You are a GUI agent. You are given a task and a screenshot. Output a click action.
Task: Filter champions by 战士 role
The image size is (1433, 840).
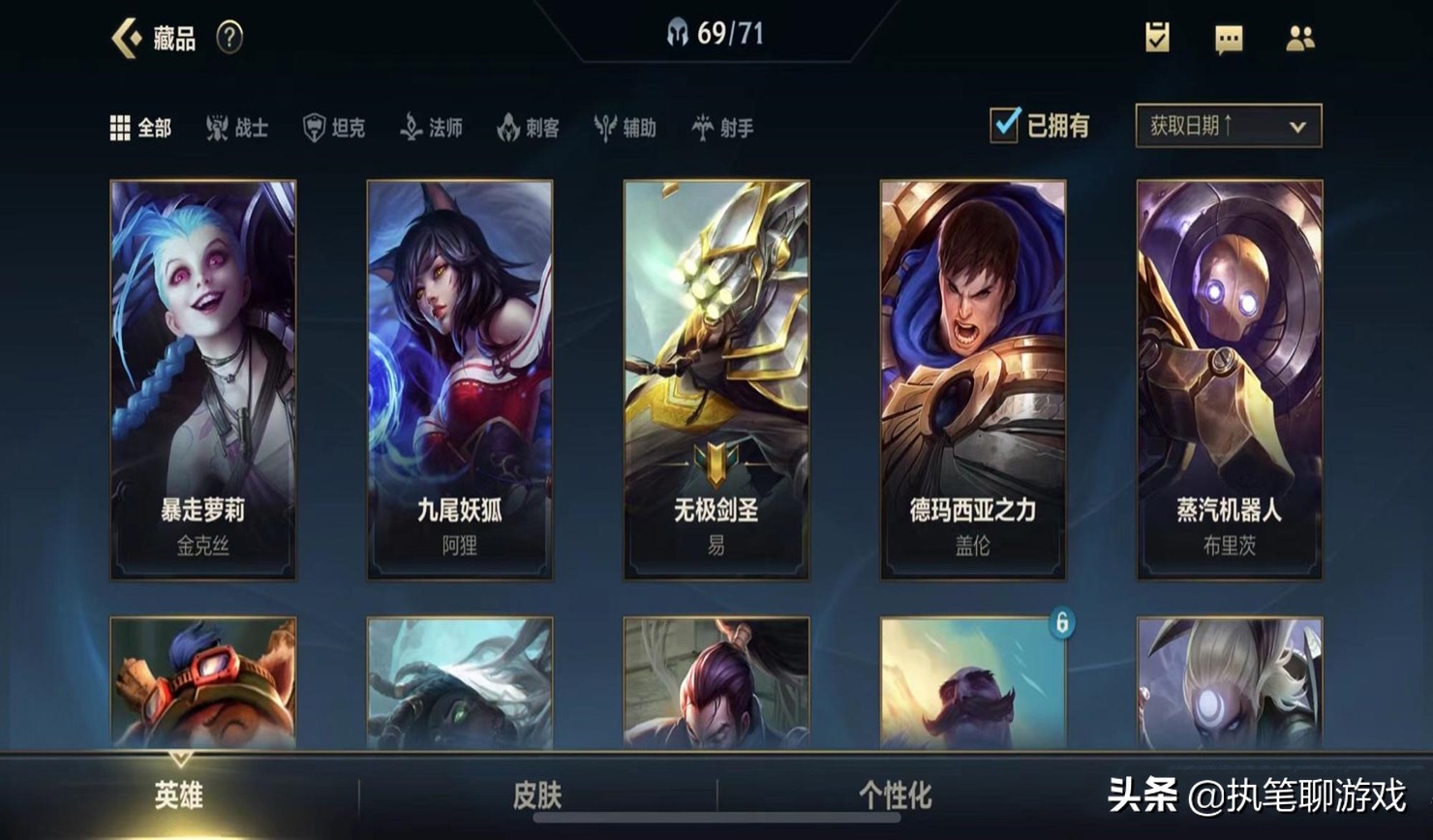(x=238, y=128)
